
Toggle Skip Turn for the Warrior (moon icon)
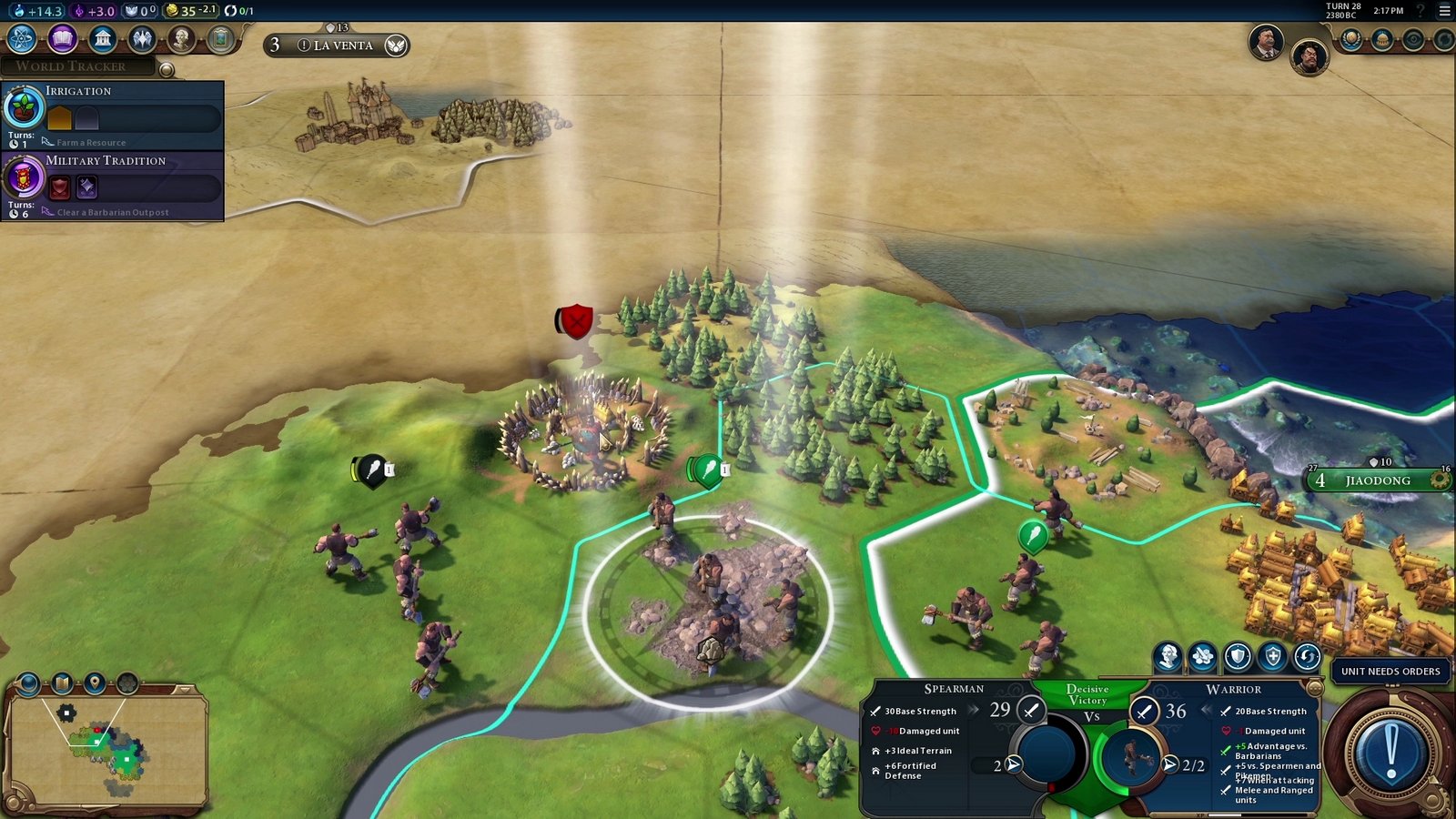[x=1307, y=656]
